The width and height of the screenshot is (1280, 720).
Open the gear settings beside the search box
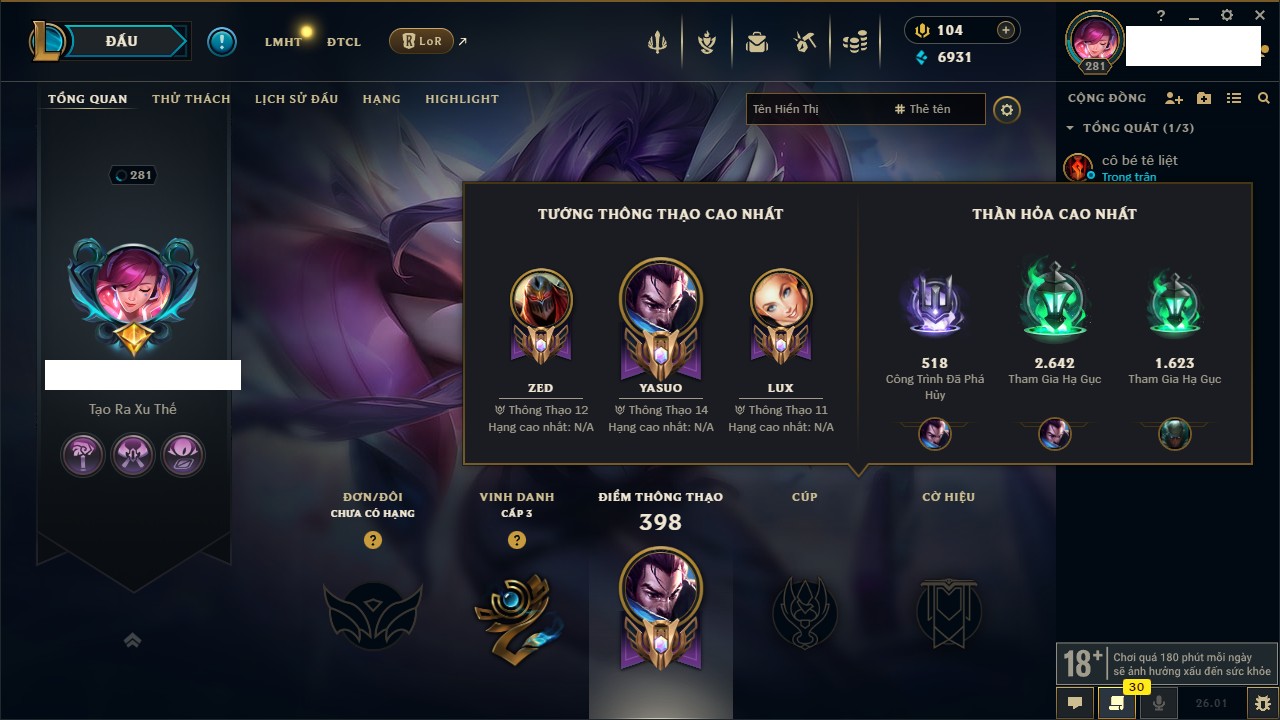point(1007,109)
